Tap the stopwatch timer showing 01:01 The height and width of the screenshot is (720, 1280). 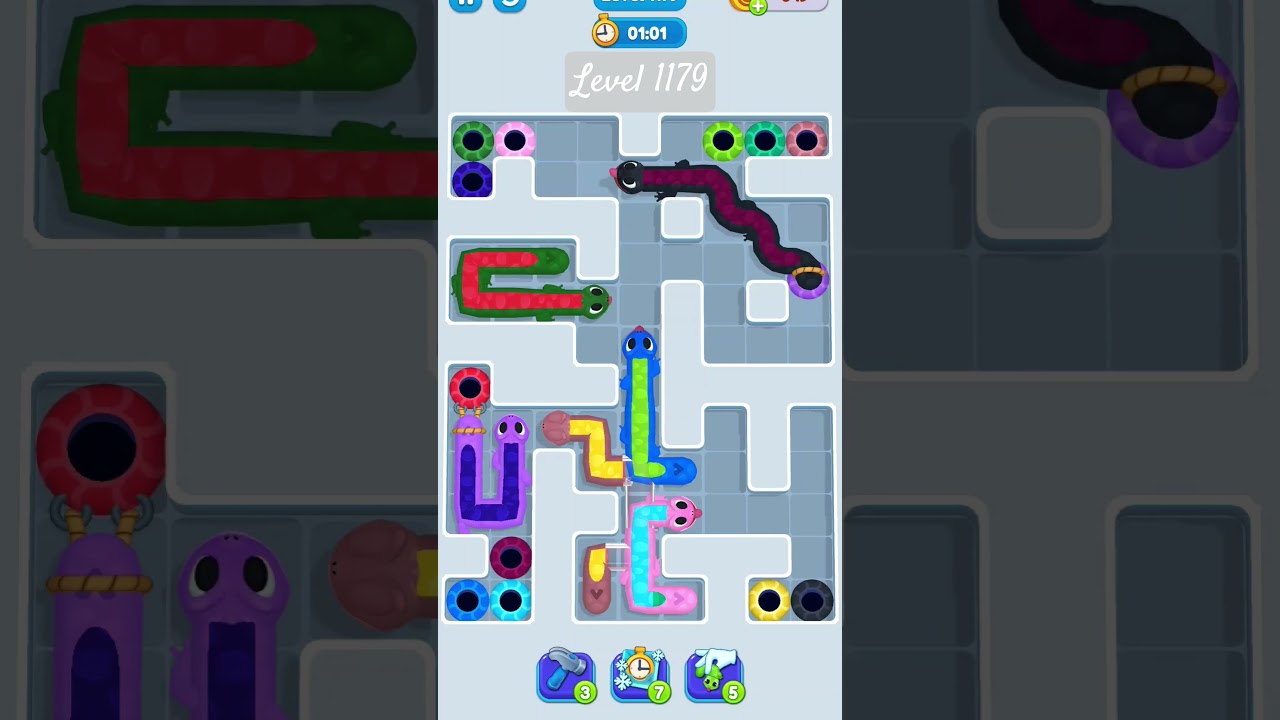coord(639,32)
